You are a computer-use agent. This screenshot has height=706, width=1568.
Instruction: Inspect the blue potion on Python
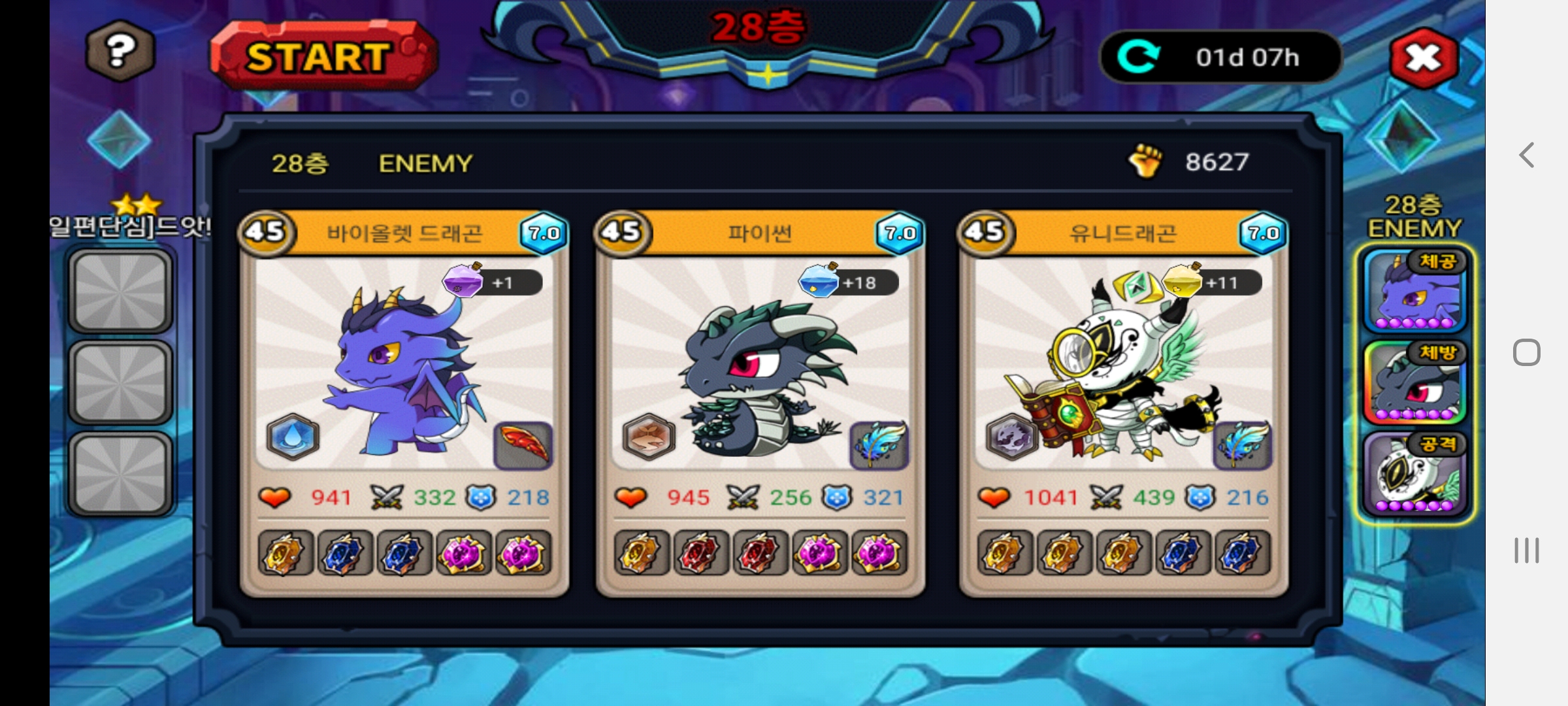click(818, 281)
